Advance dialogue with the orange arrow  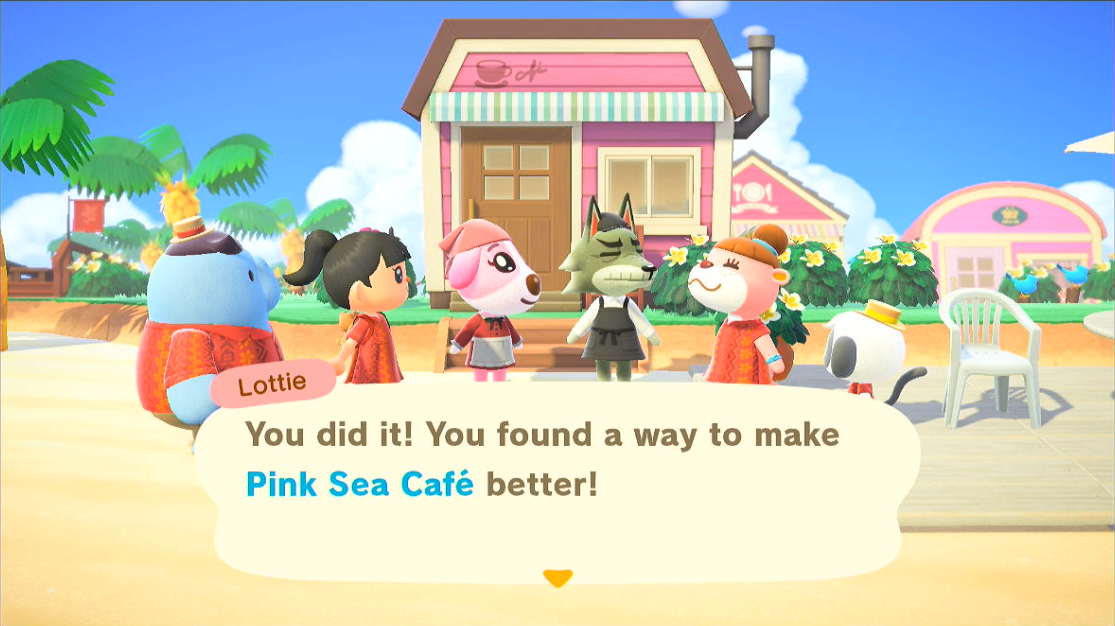click(557, 578)
